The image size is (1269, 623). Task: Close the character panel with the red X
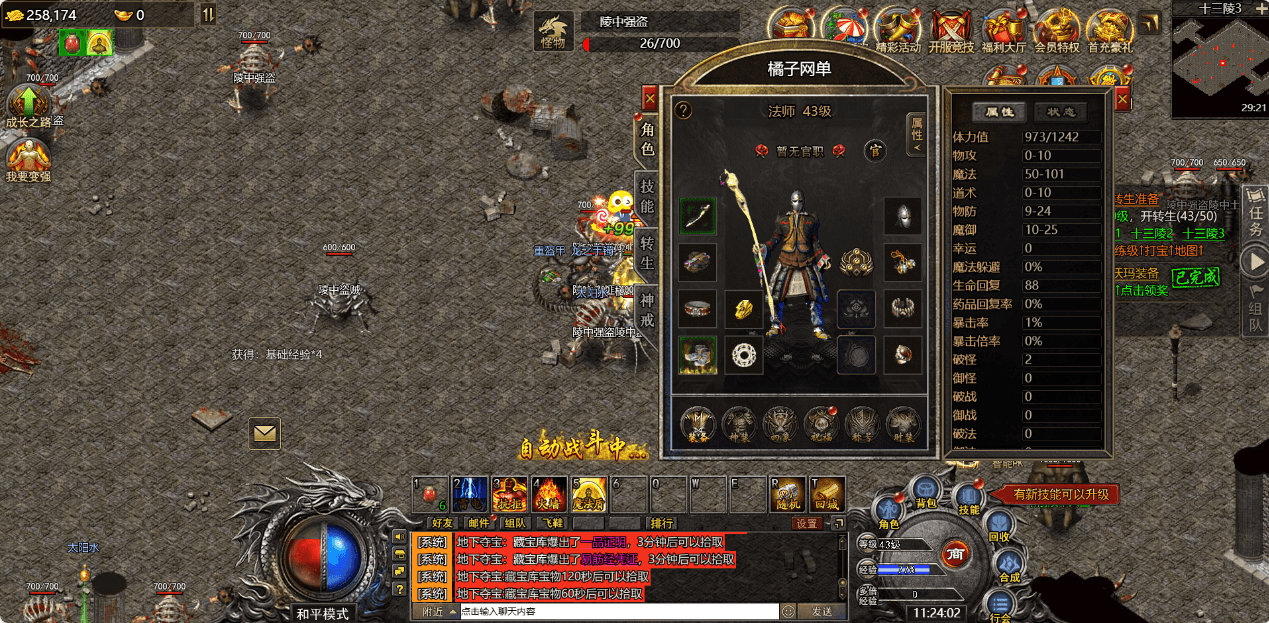tap(650, 98)
